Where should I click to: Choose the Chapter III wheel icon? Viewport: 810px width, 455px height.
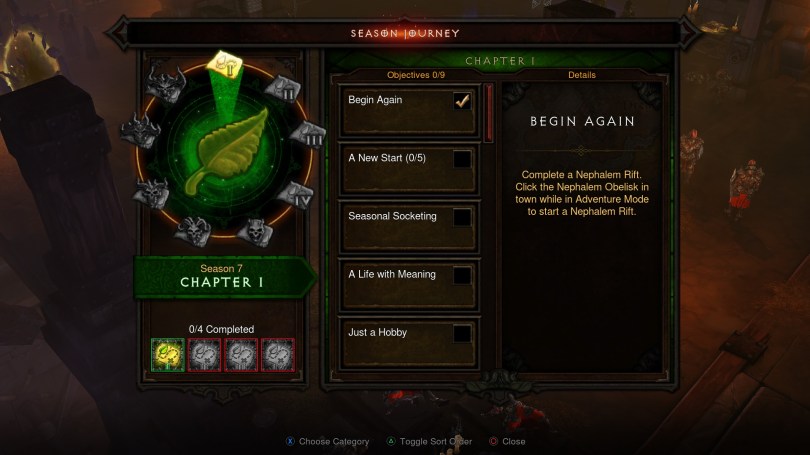(308, 135)
